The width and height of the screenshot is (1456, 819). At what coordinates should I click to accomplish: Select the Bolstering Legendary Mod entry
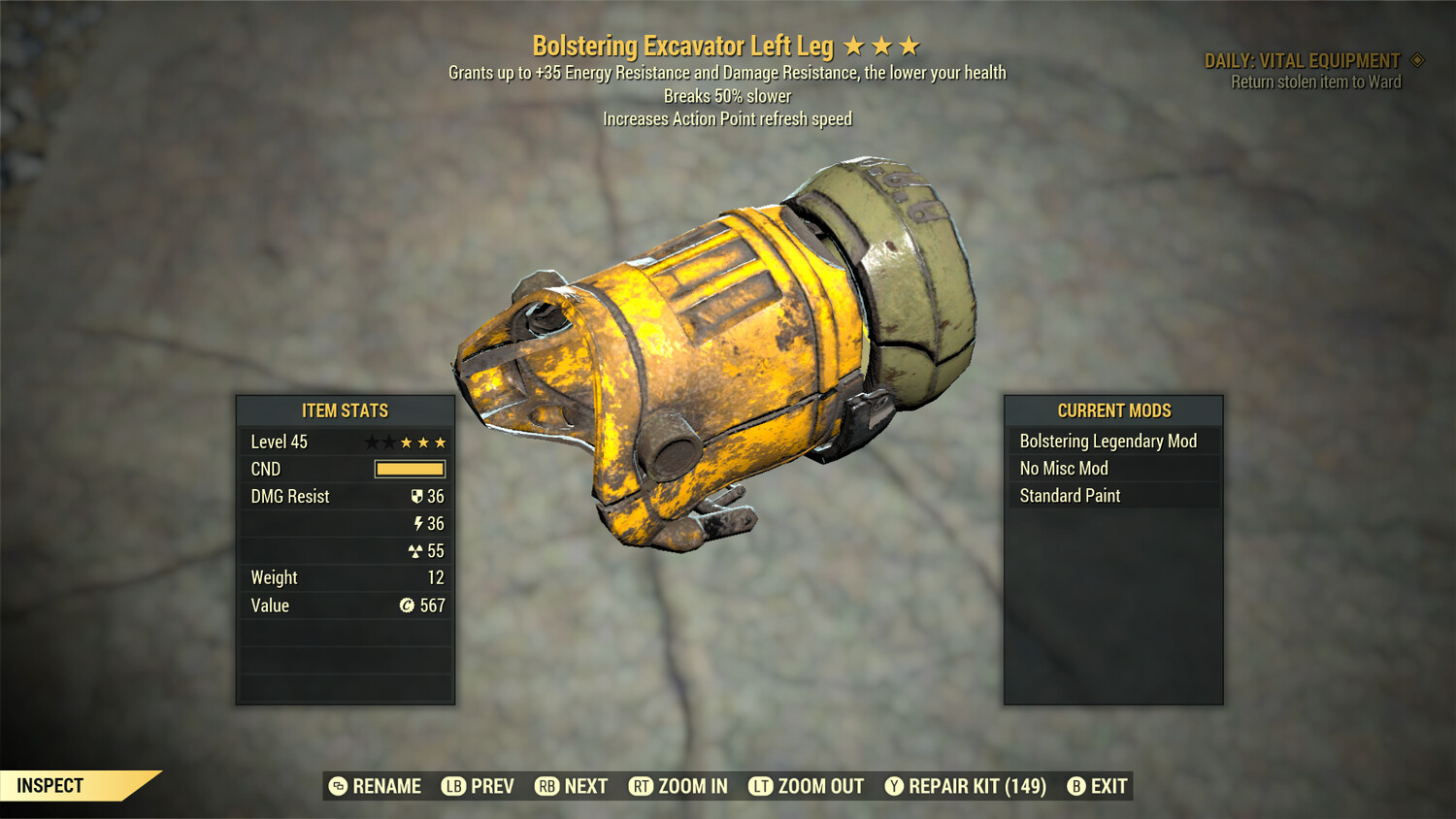tap(1109, 441)
